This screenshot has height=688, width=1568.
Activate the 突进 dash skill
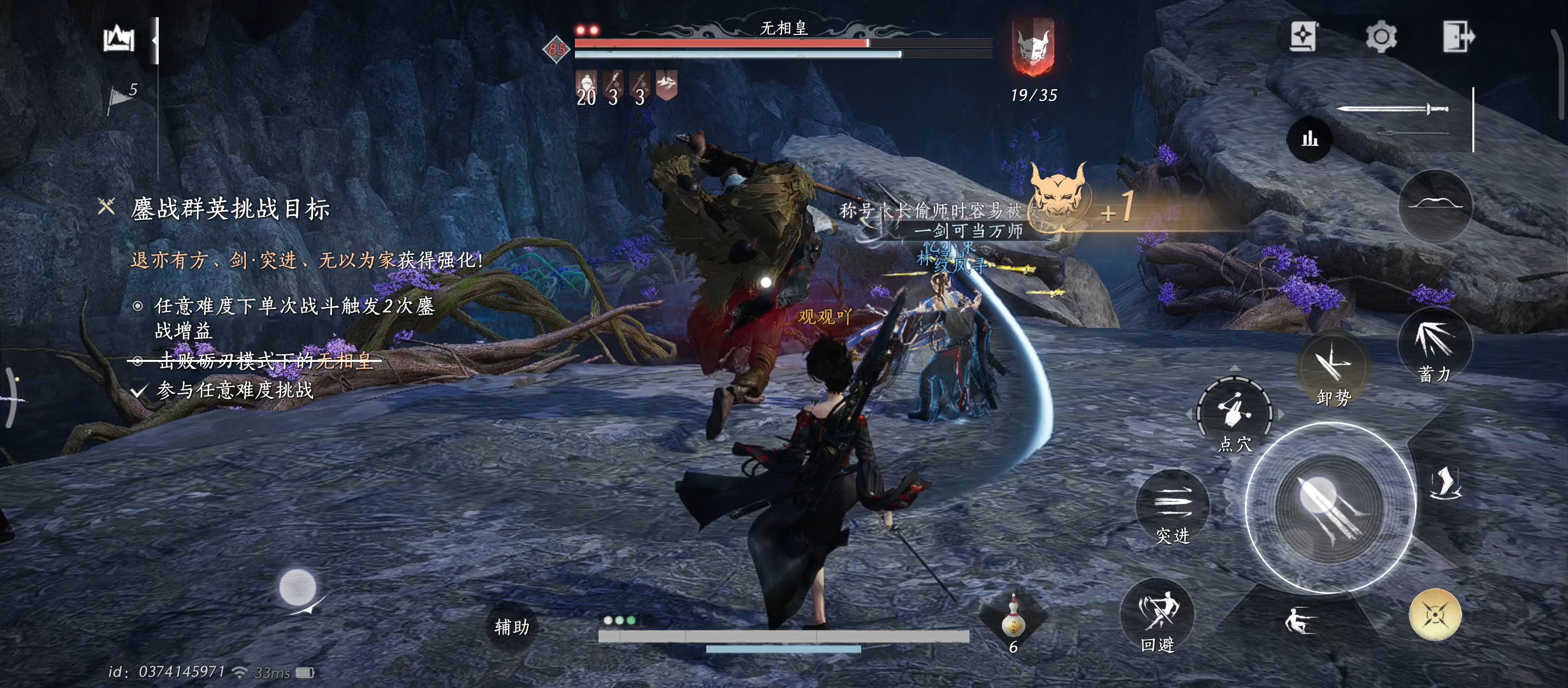click(x=1173, y=508)
